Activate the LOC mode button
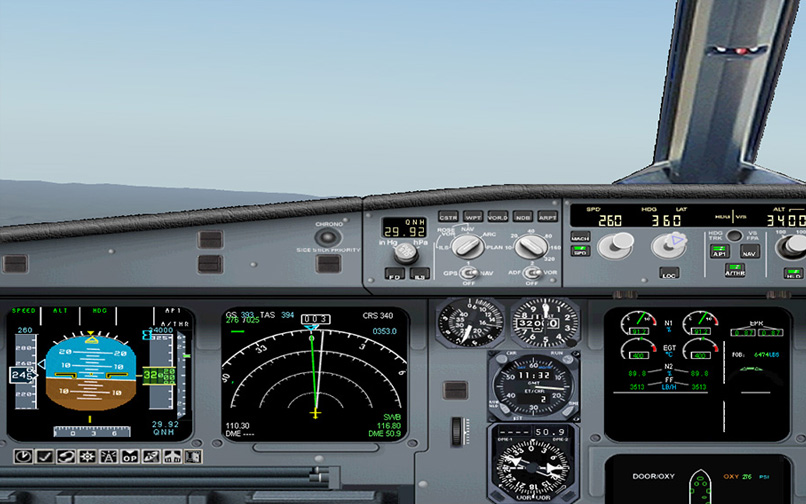 click(x=669, y=272)
